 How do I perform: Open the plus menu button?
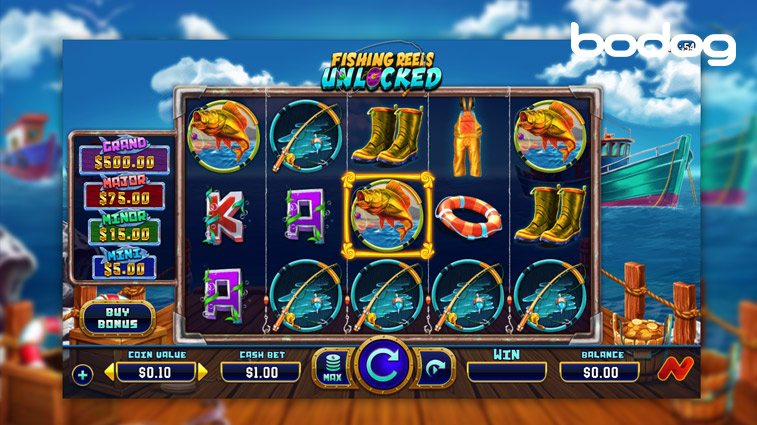pos(82,375)
